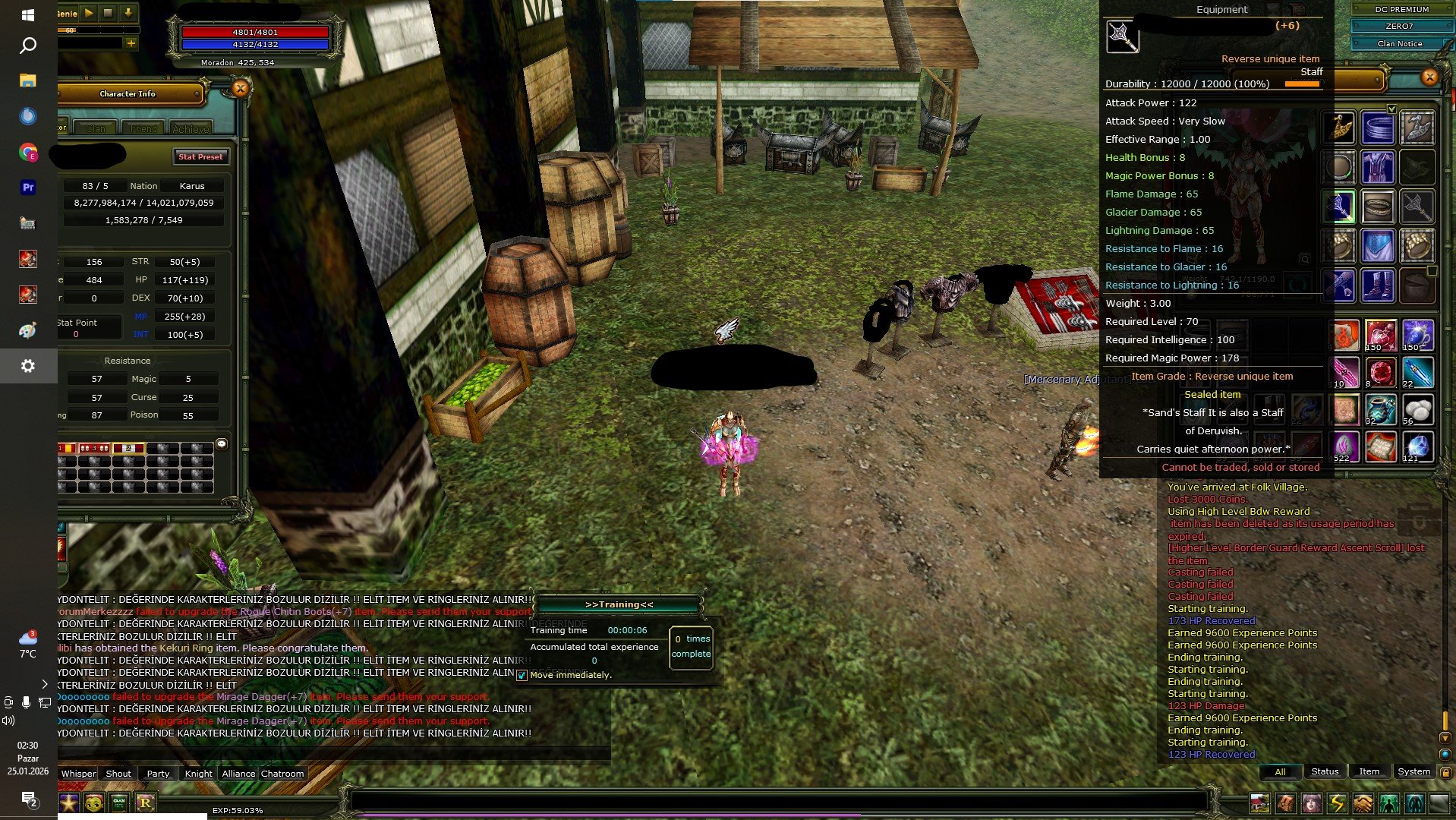The image size is (1456, 820).
Task: Expand the chevron arrow on the left screen edge
Action: tap(45, 683)
